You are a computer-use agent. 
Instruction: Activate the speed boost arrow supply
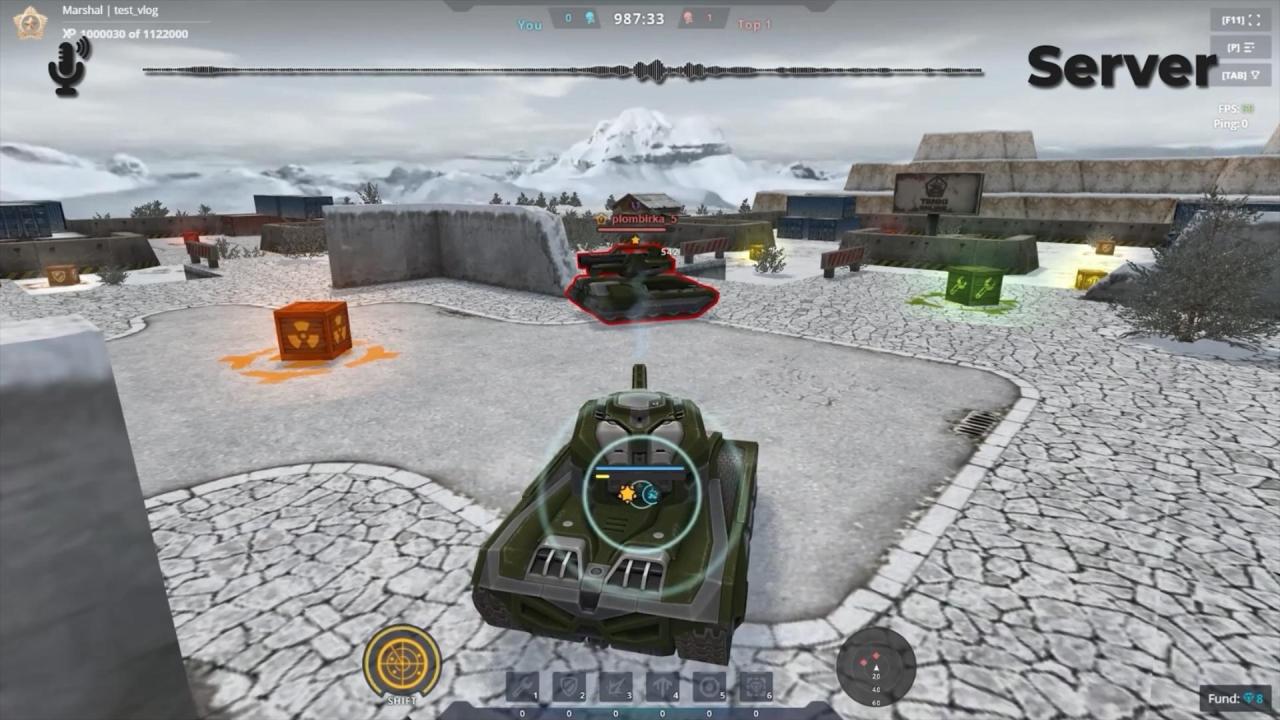[662, 687]
